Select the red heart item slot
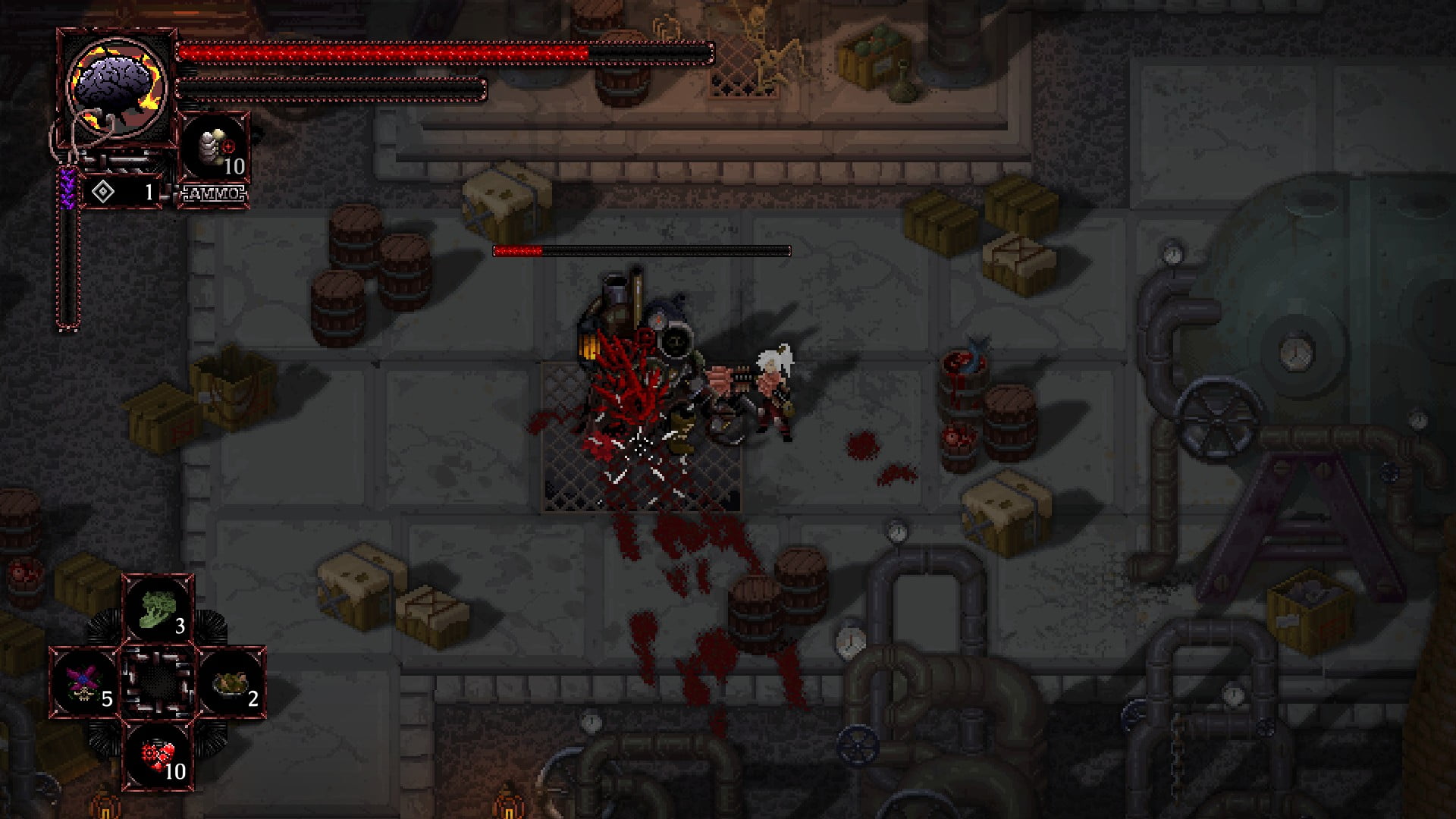 coord(158,755)
